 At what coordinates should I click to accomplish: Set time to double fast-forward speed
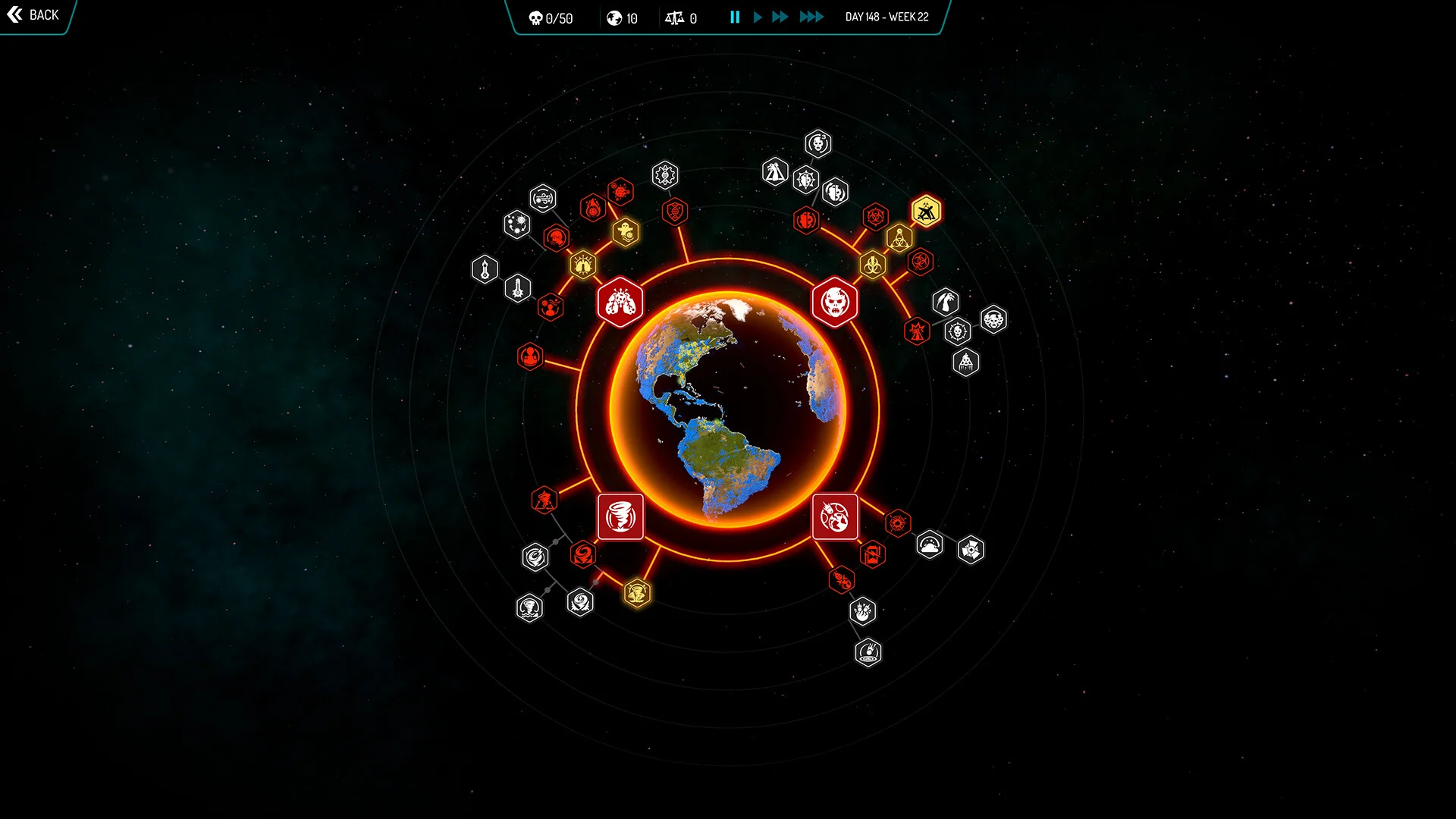(x=780, y=17)
